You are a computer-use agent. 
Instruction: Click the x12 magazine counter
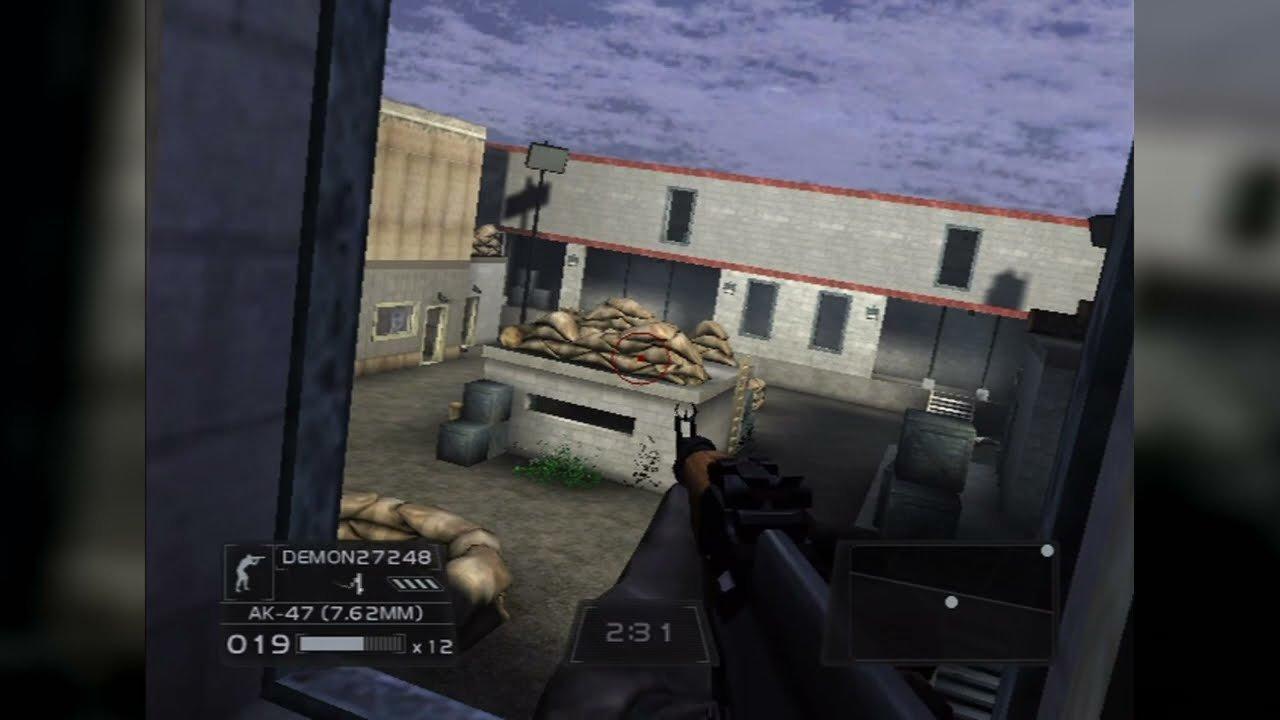tap(432, 645)
